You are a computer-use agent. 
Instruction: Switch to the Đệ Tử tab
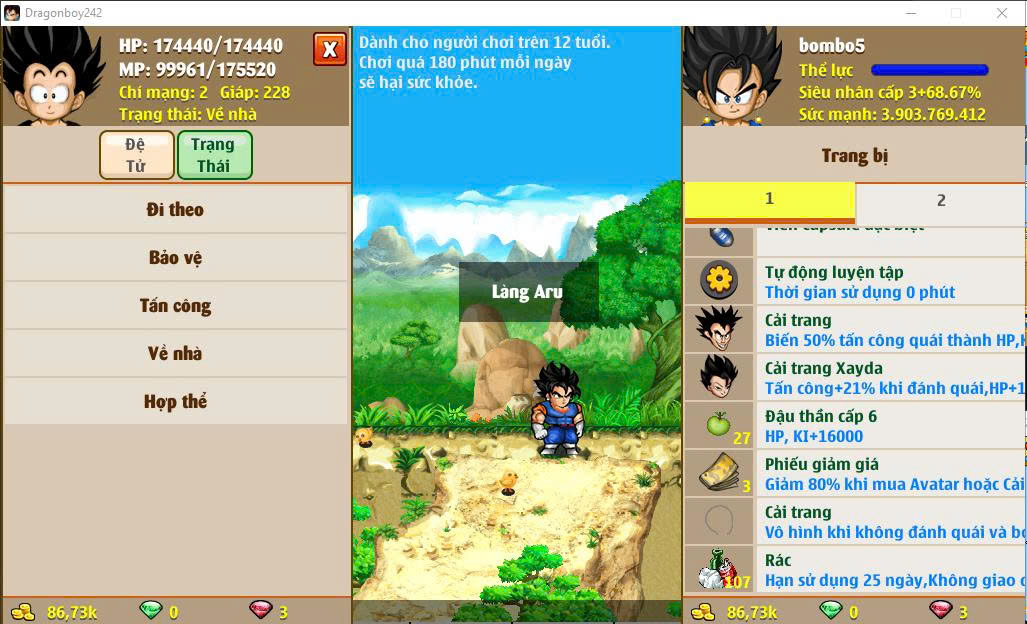(x=137, y=155)
